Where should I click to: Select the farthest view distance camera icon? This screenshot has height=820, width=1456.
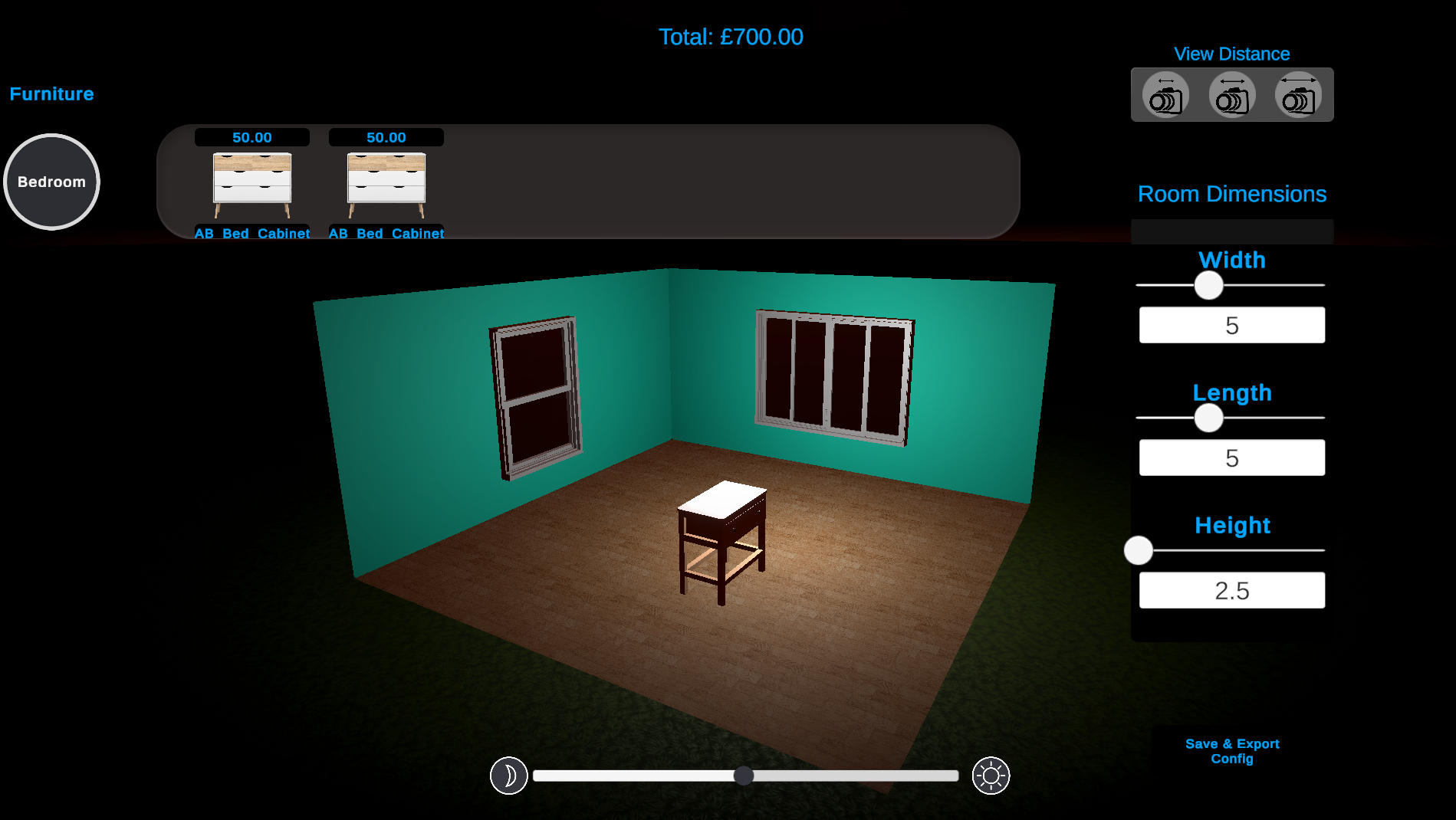pyautogui.click(x=1297, y=94)
